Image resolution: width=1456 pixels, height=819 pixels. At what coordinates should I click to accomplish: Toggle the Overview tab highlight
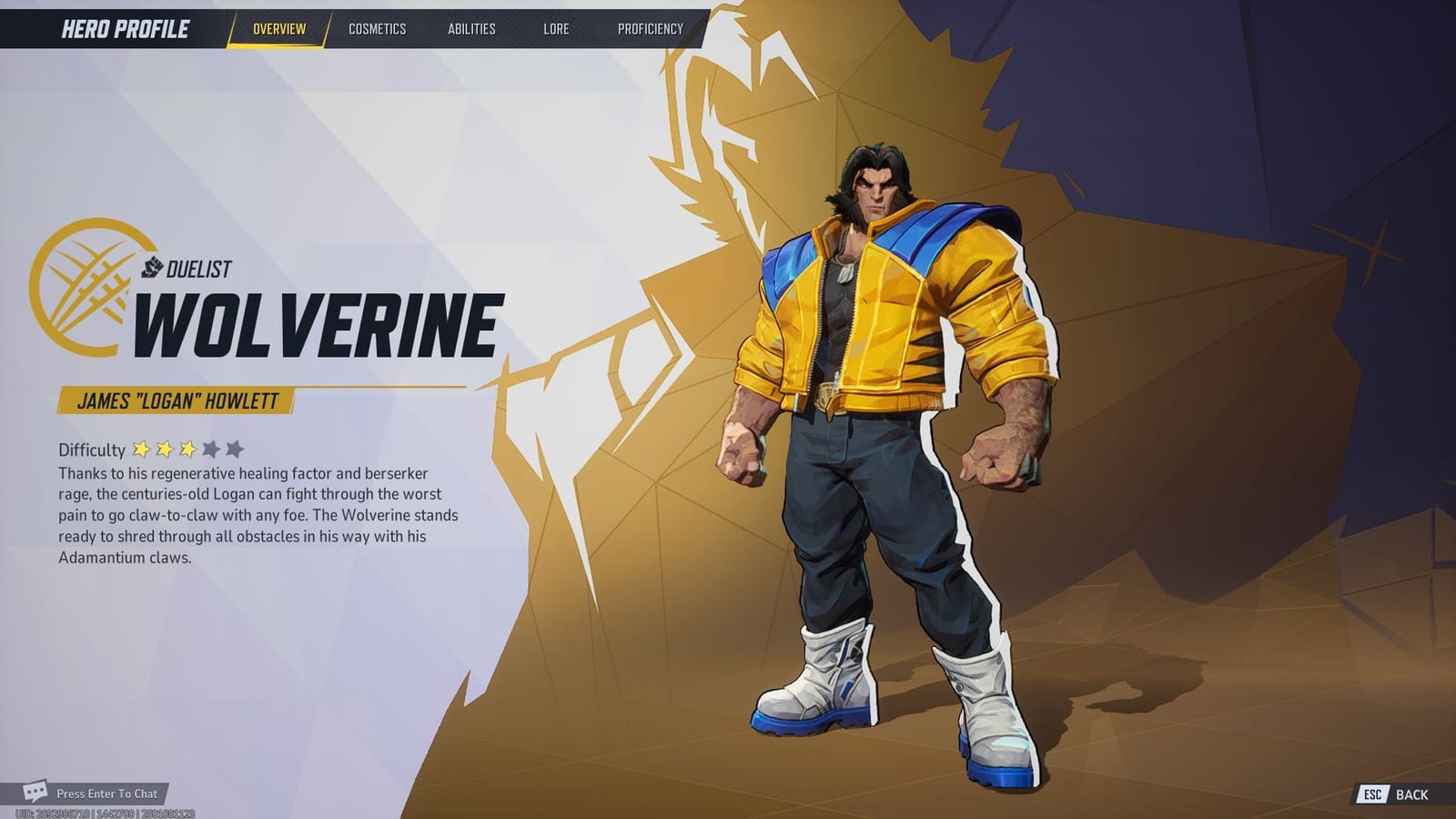tap(278, 28)
